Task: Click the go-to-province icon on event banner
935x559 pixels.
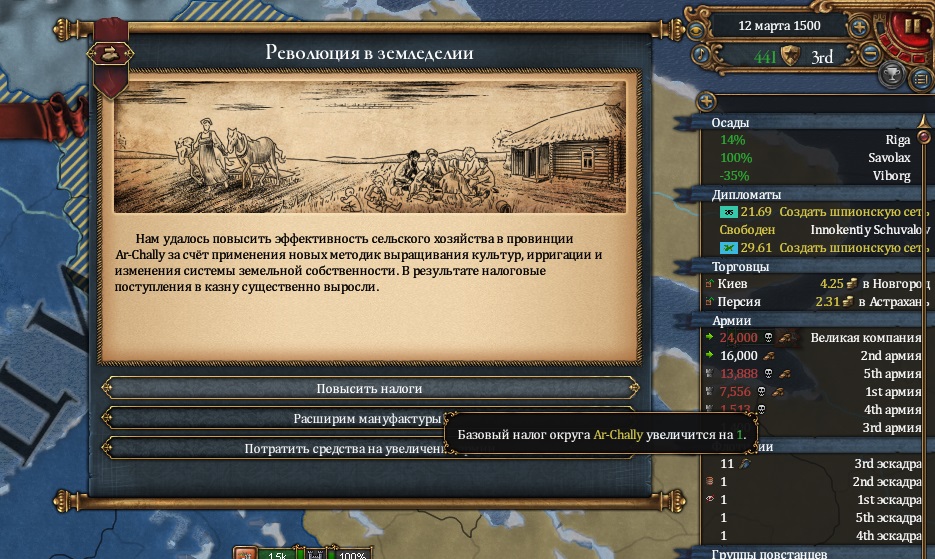Action: pos(108,53)
